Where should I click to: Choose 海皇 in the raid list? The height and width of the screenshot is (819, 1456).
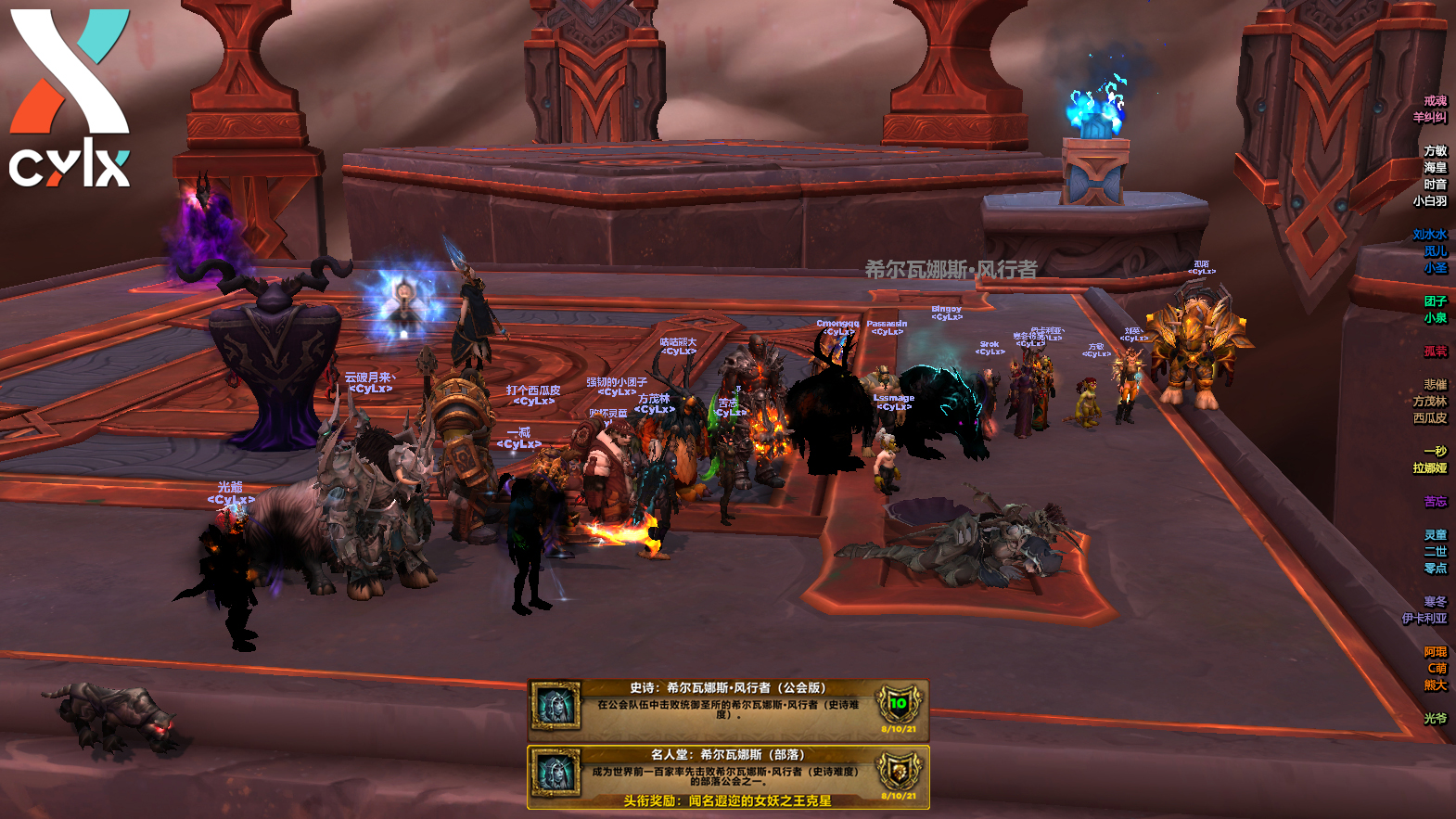pyautogui.click(x=1435, y=168)
